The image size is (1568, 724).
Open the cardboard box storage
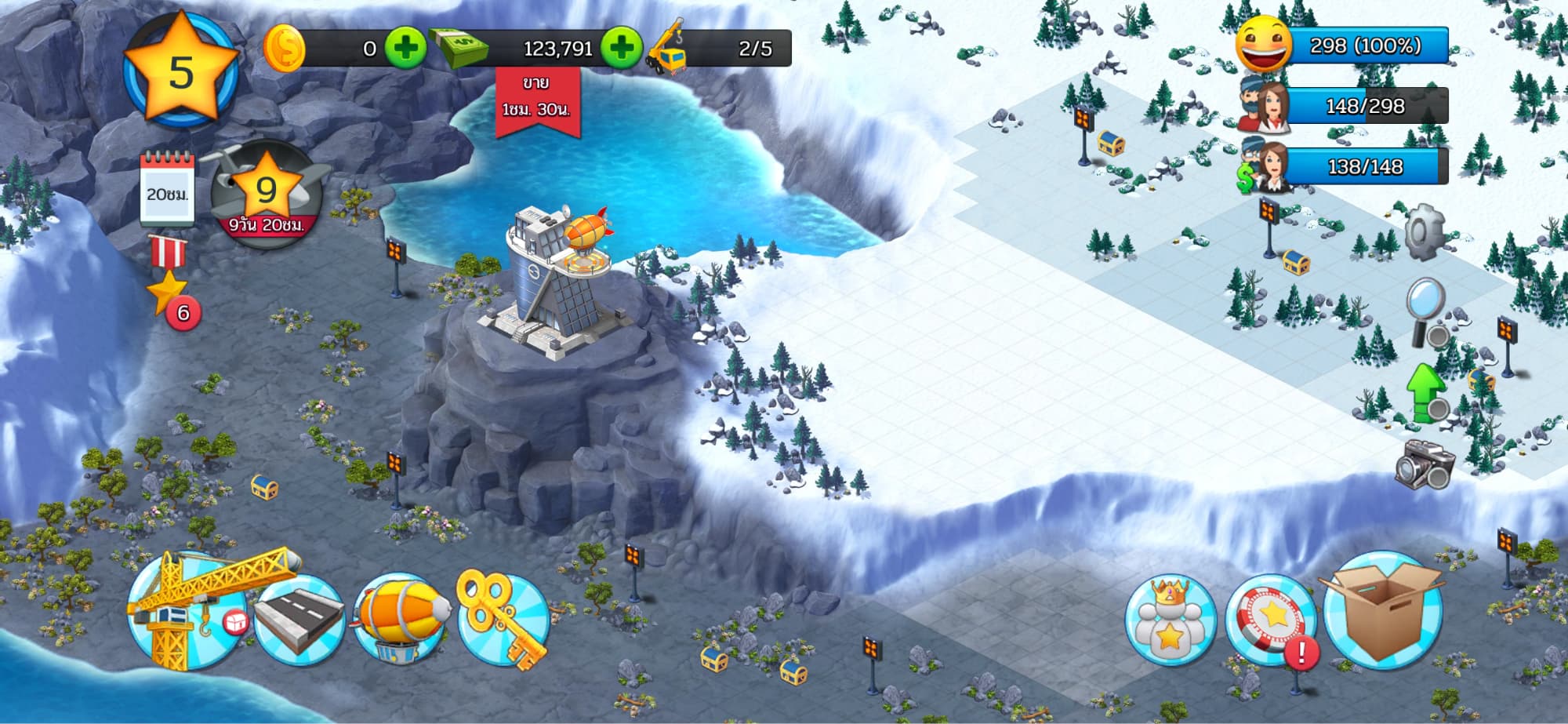[x=1382, y=610]
